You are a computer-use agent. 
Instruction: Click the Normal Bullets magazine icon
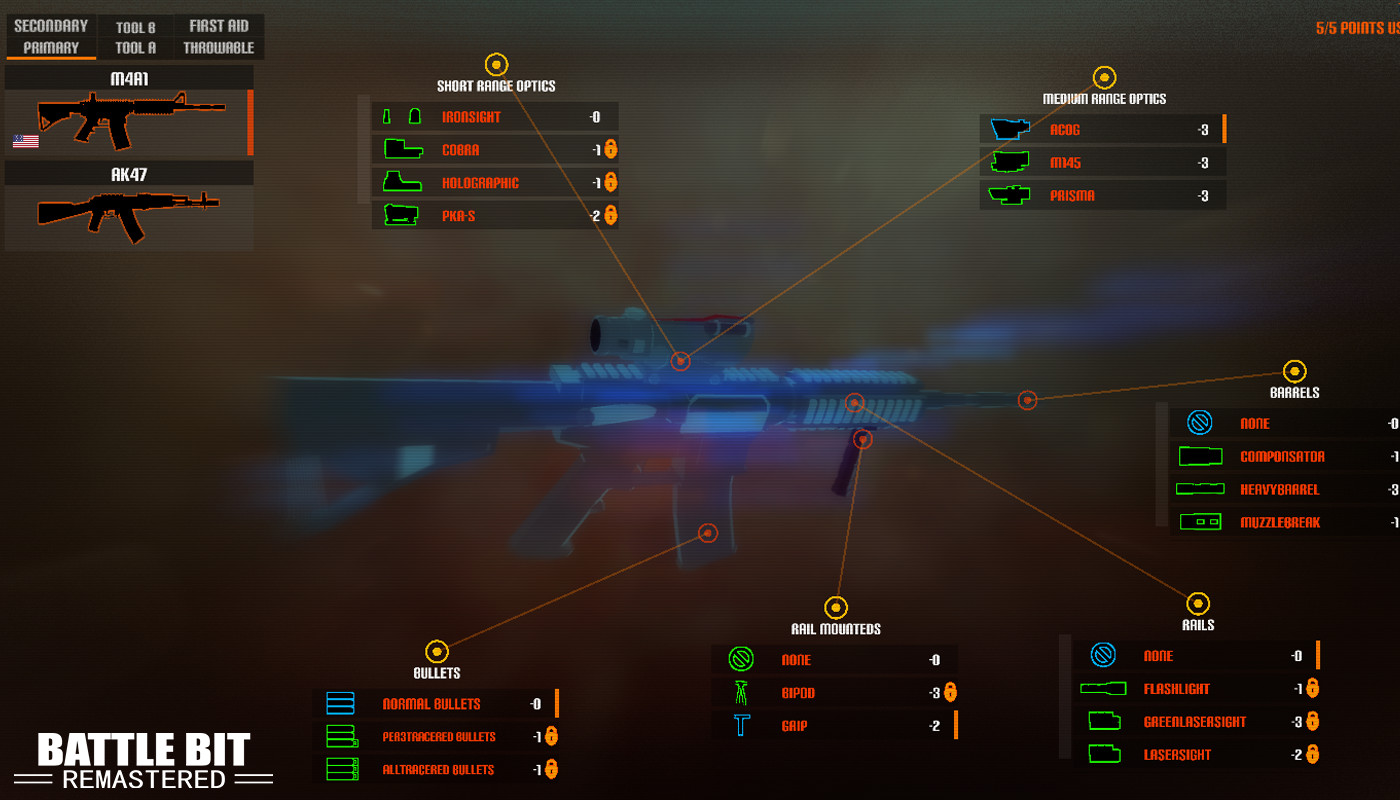(340, 703)
